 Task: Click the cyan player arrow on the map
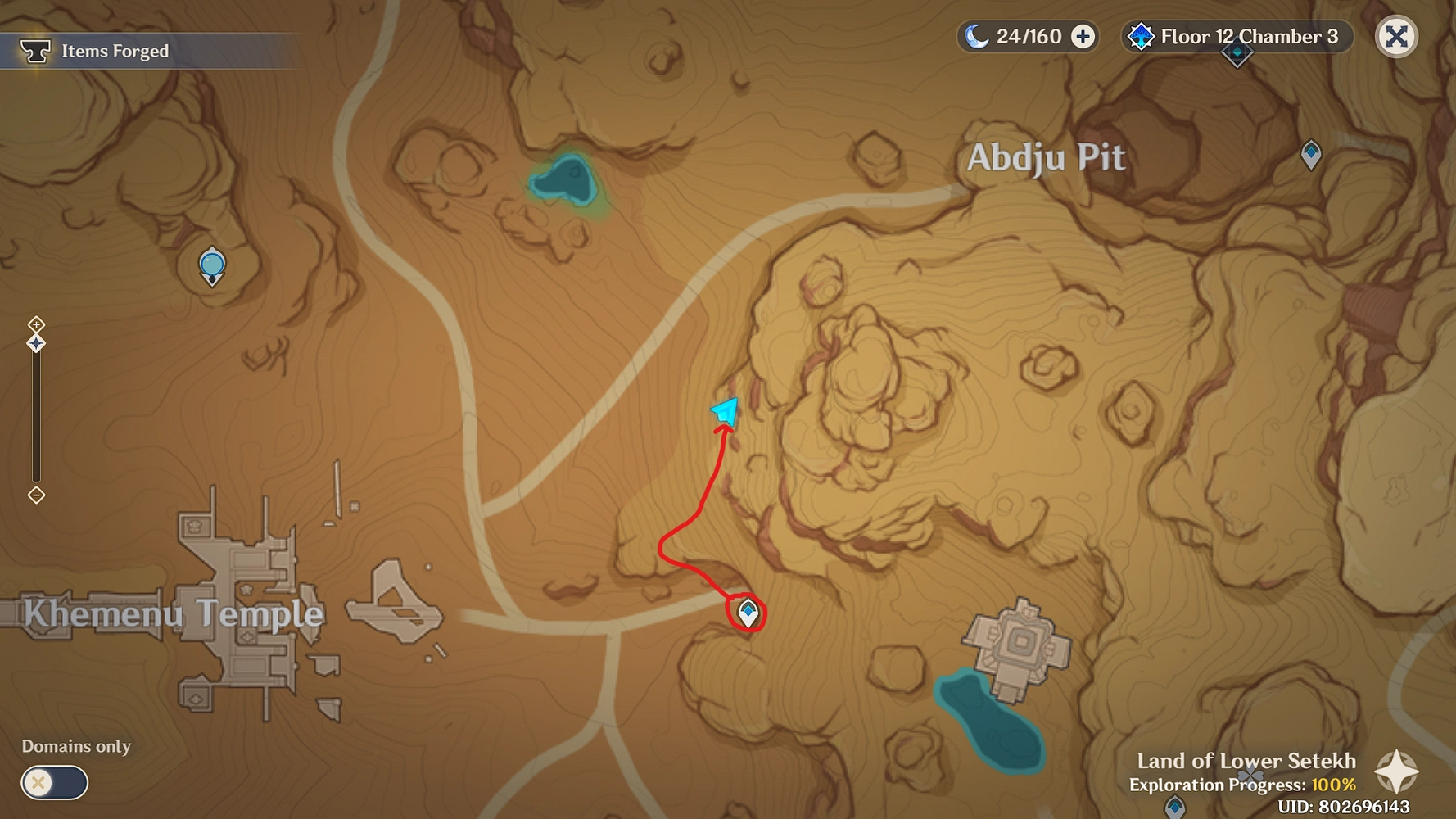726,411
